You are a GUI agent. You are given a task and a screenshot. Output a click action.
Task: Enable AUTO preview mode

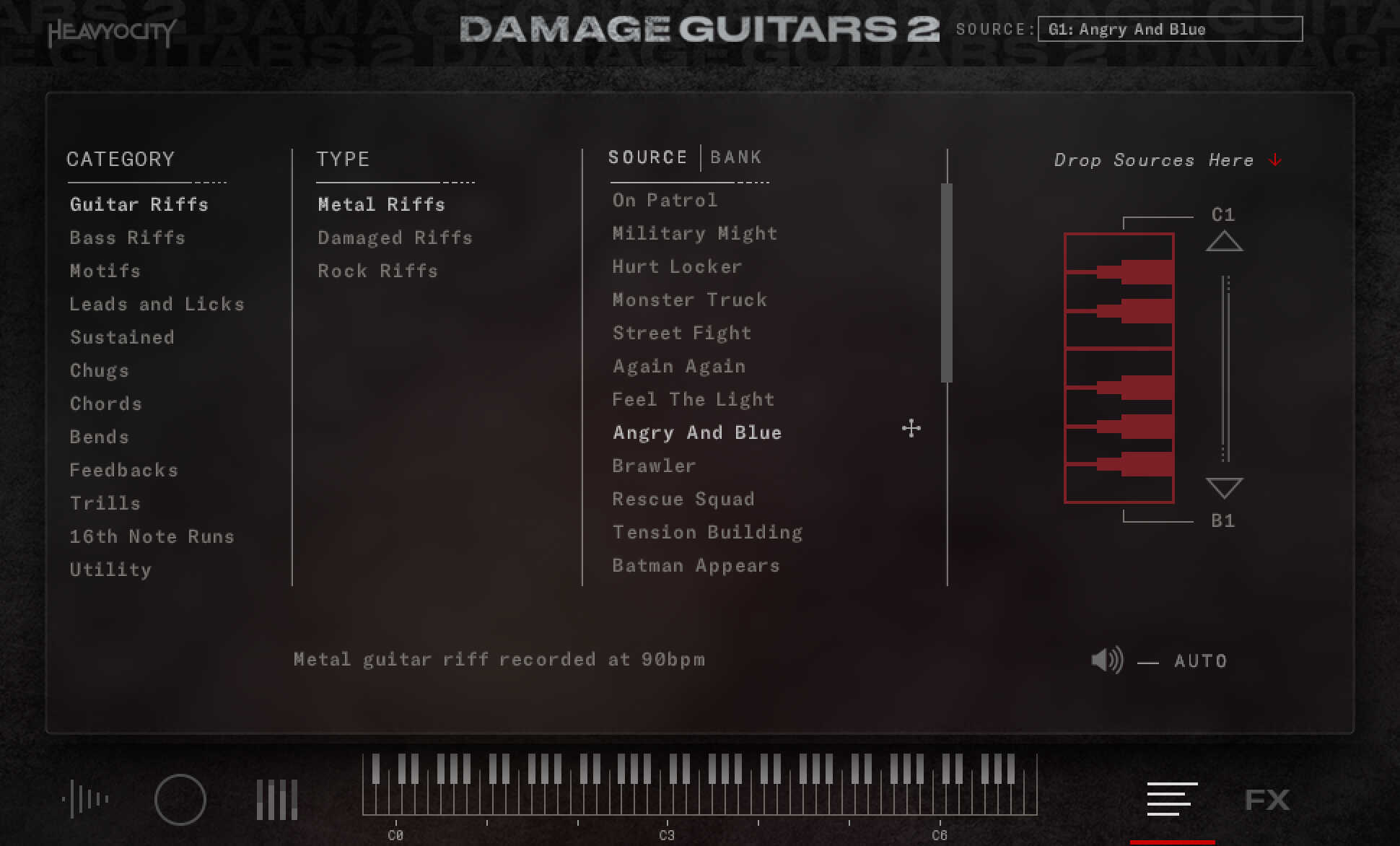point(1201,660)
